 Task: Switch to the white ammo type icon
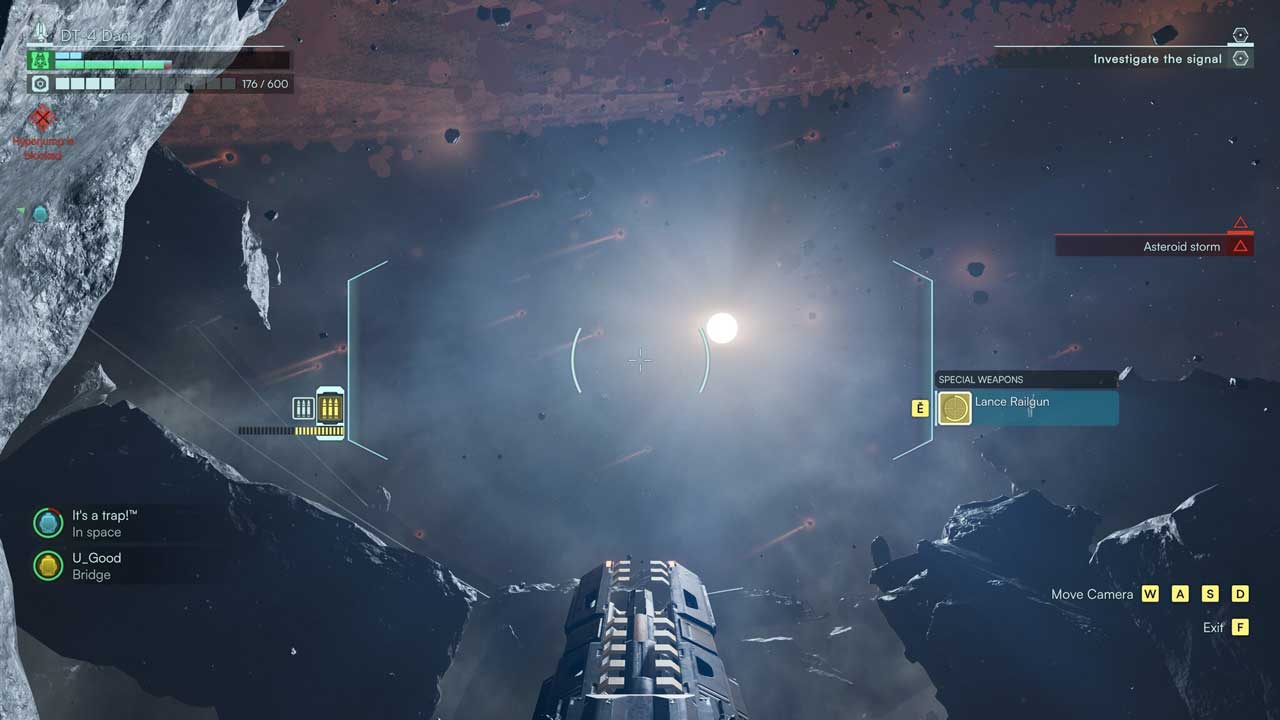[x=303, y=407]
